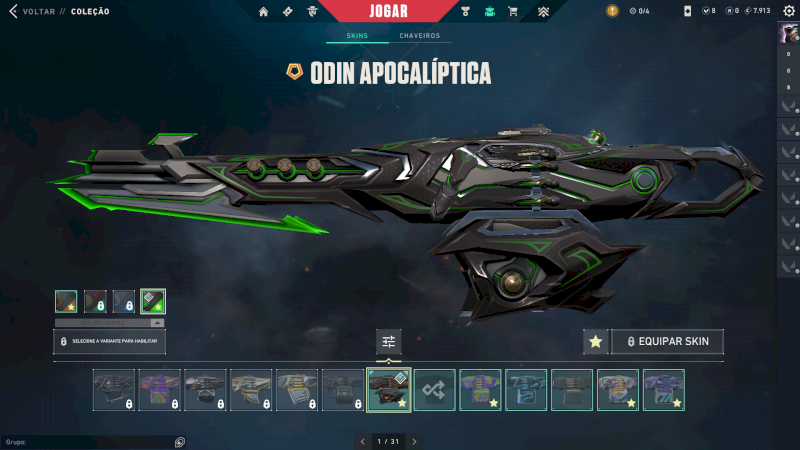Click the Equipar Skin button

click(x=667, y=342)
